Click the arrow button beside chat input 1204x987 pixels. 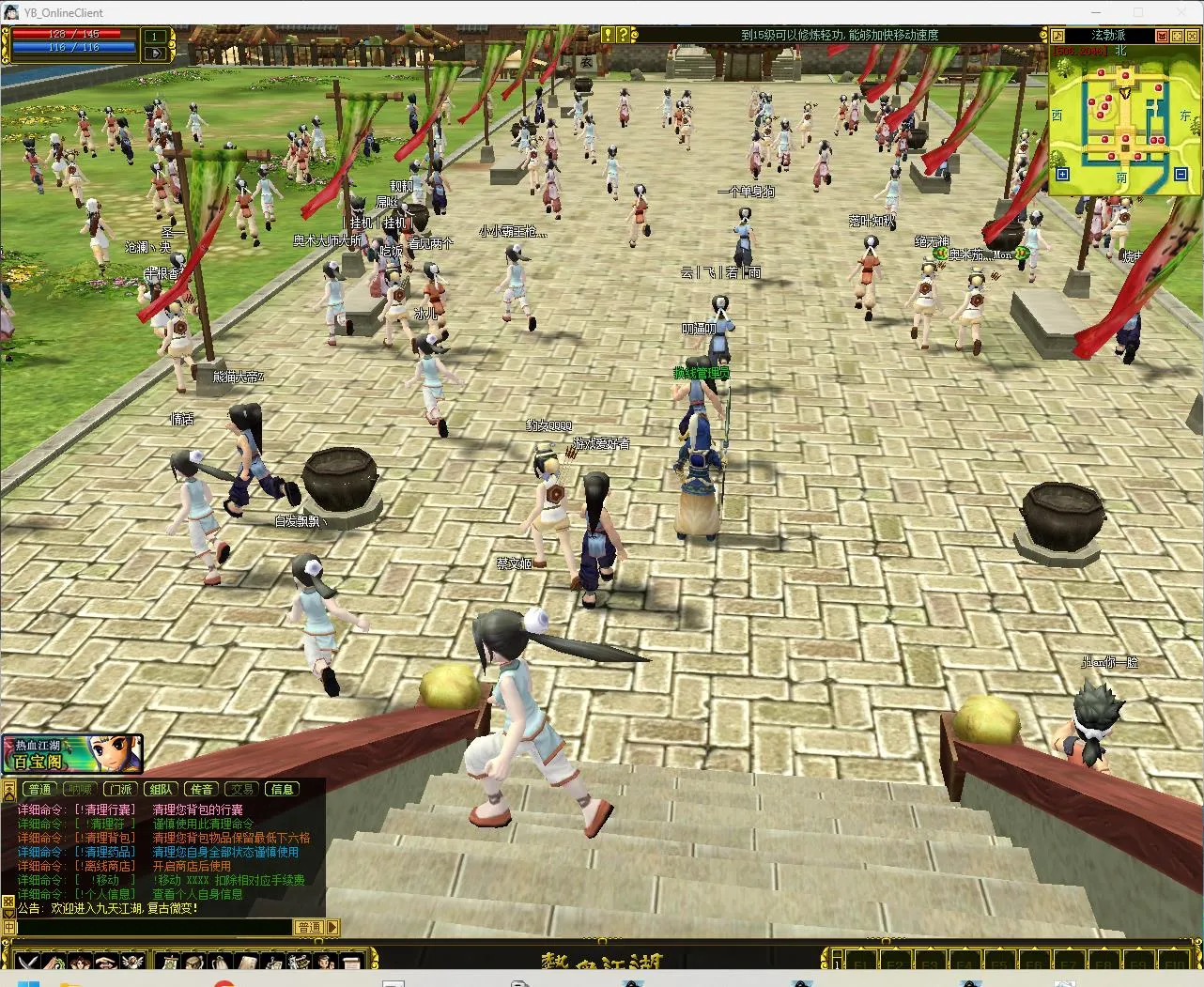point(333,927)
